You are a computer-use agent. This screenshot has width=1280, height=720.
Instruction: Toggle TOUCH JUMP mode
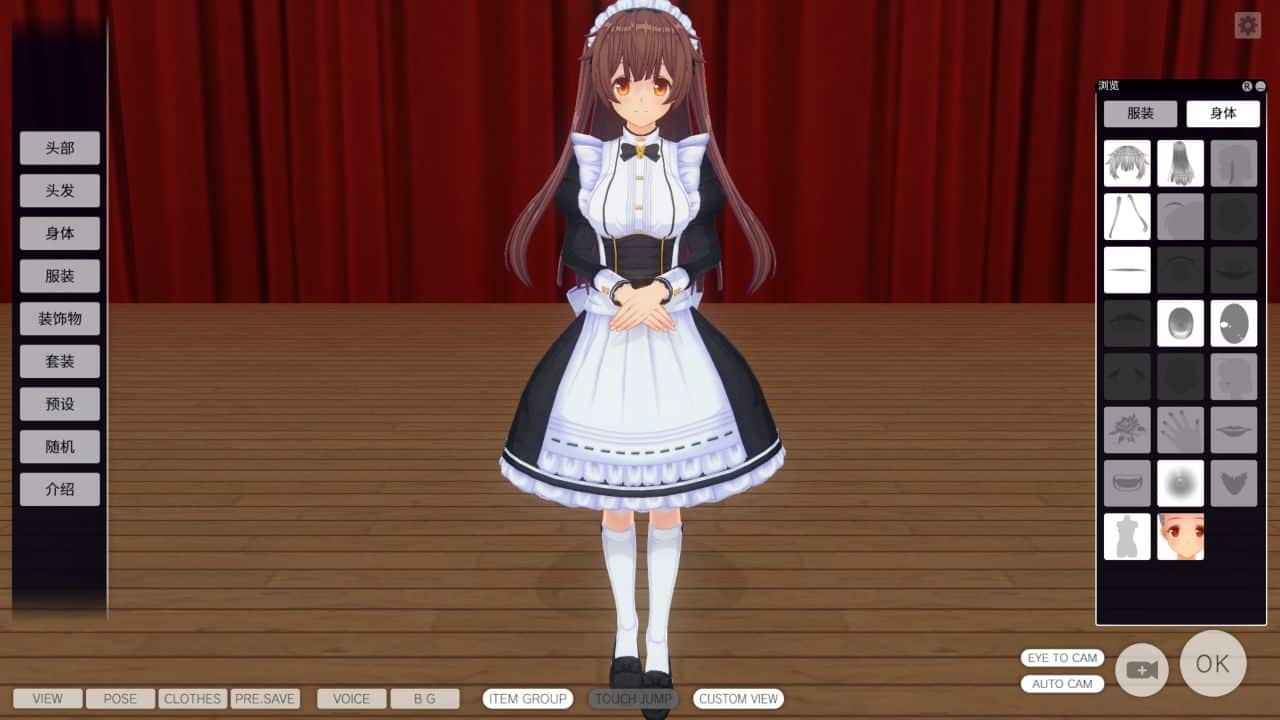pos(632,699)
